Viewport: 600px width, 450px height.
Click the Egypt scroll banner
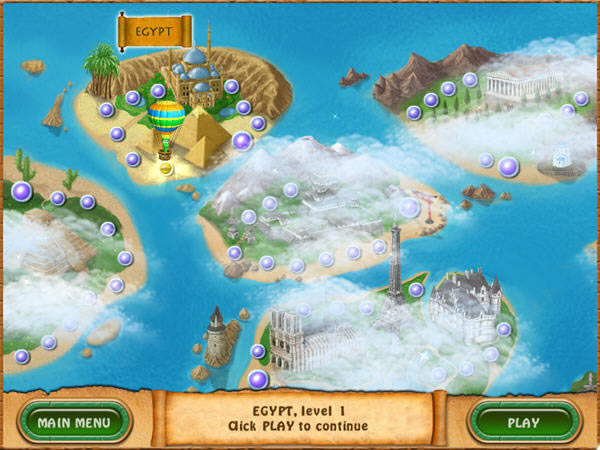tap(153, 30)
